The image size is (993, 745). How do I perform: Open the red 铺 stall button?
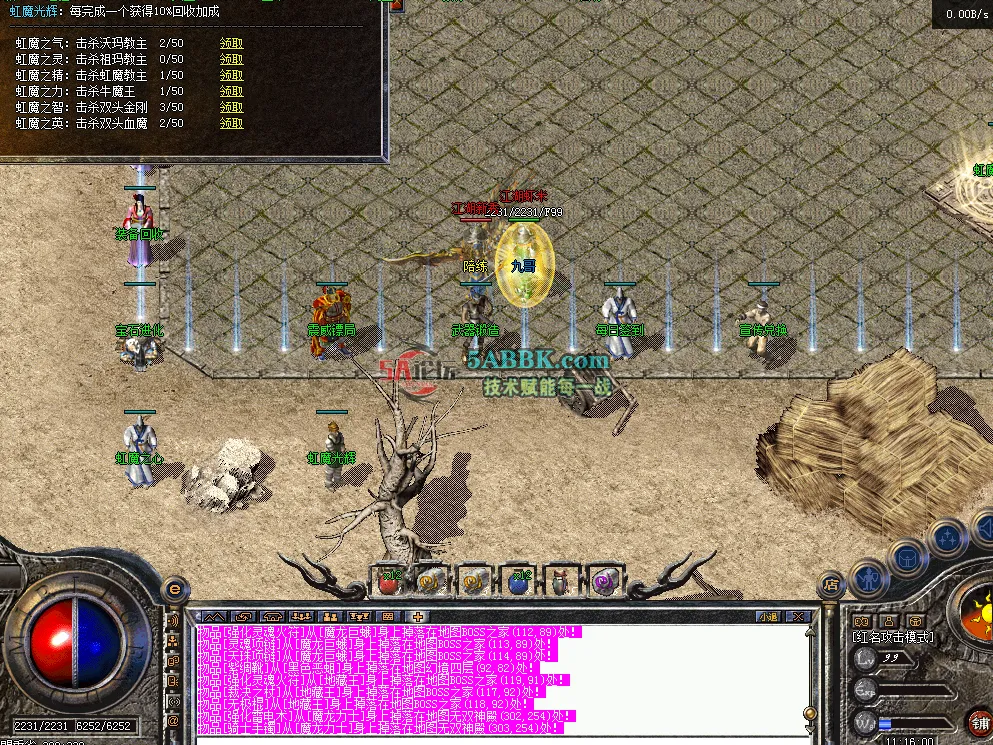coord(979,722)
